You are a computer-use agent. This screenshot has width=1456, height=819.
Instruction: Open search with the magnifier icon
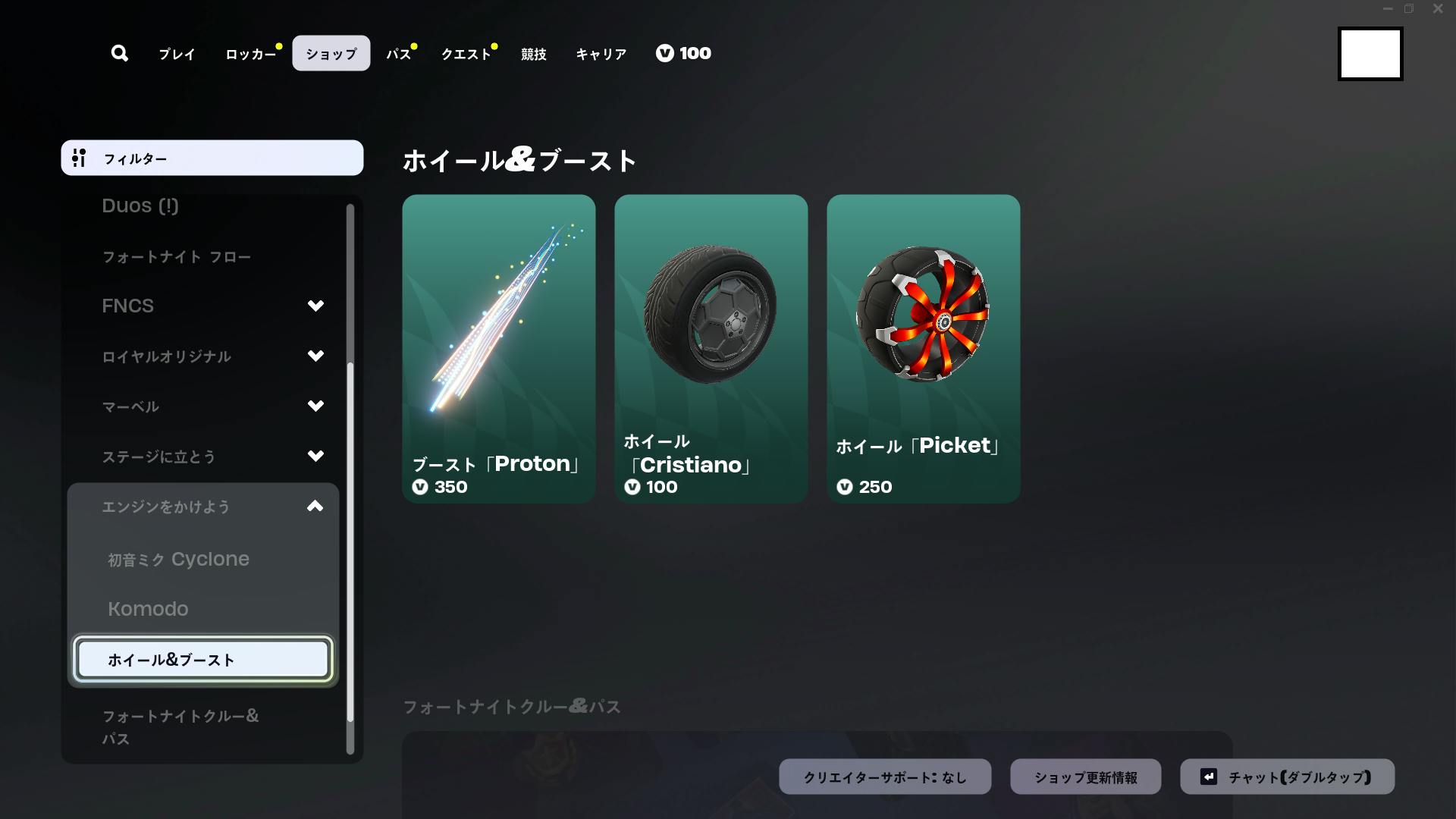coord(119,53)
